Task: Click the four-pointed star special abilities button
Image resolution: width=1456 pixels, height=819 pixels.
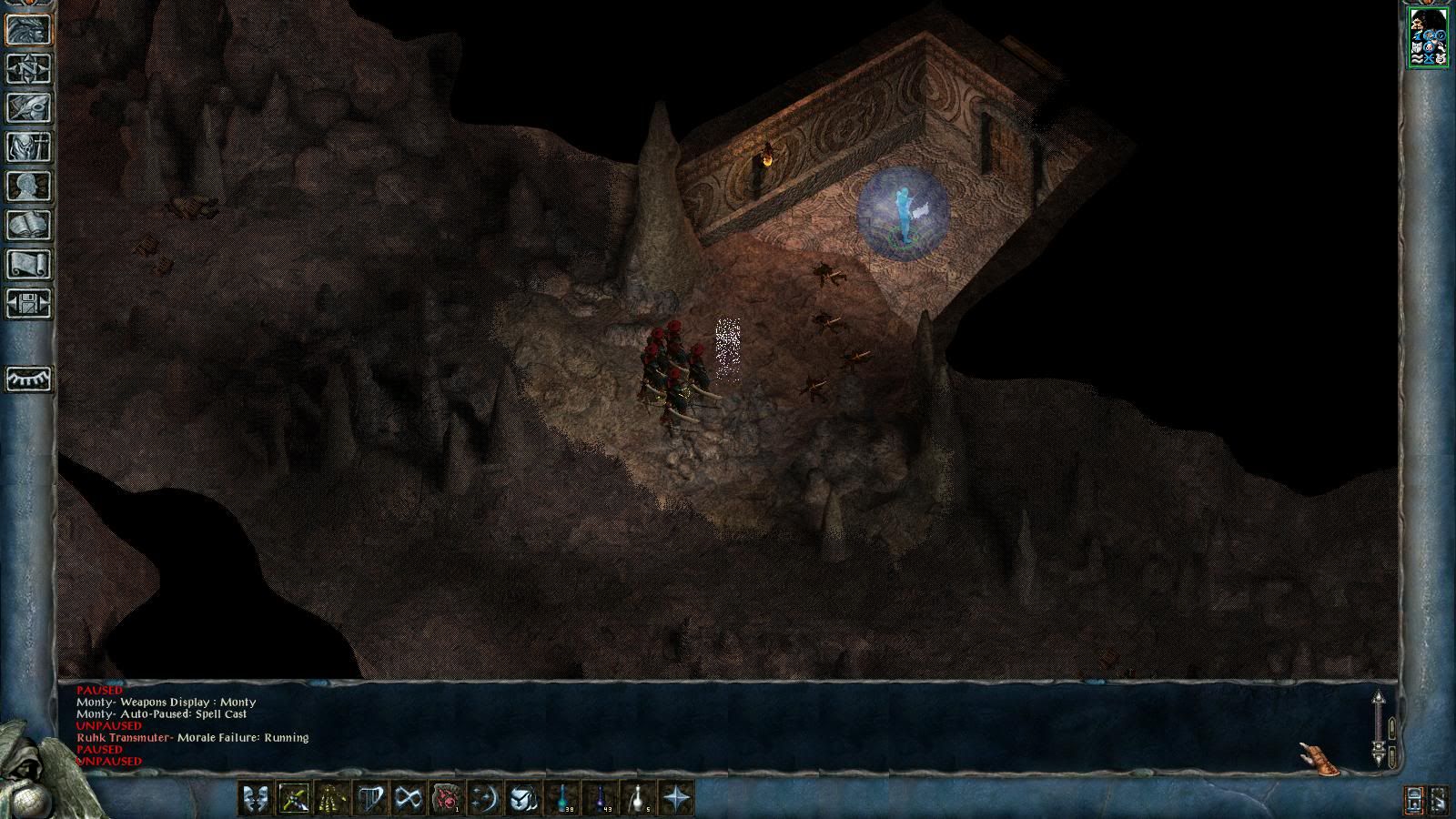Action: click(x=676, y=799)
